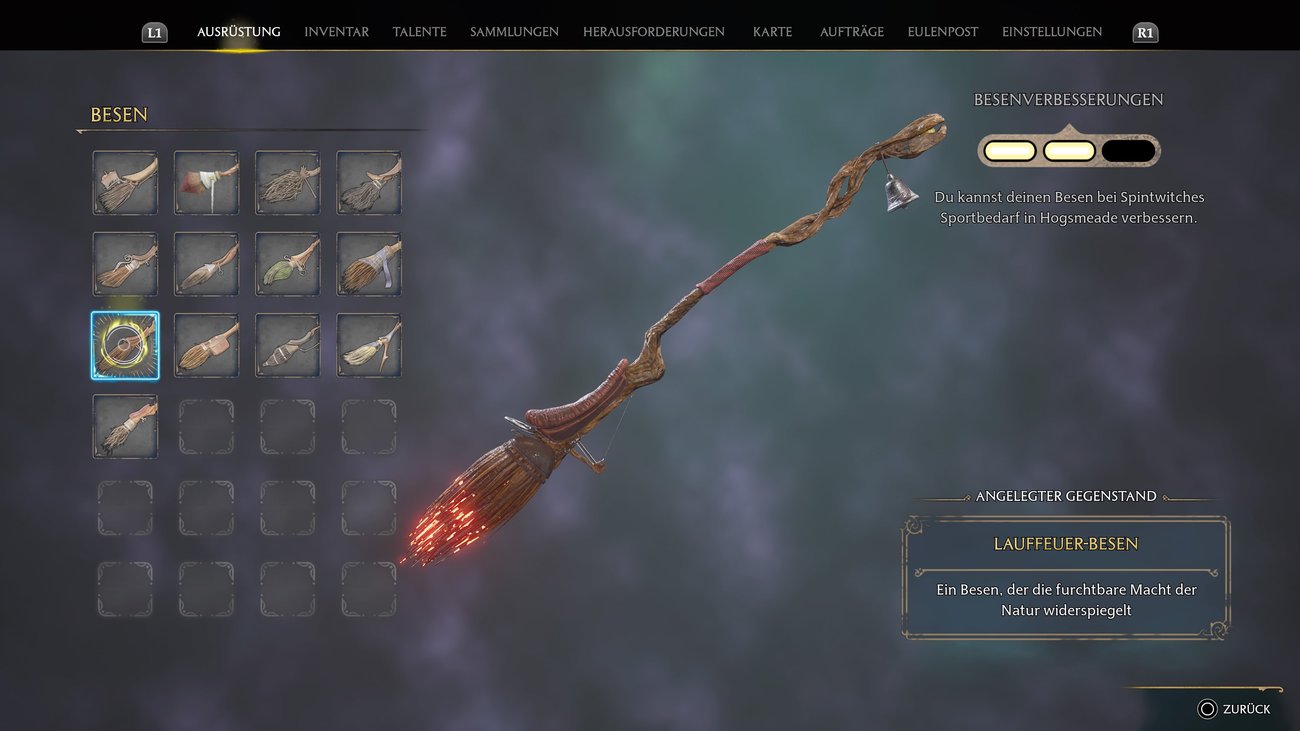1300x731 pixels.
Task: Open the Karte tab
Action: pyautogui.click(x=772, y=32)
